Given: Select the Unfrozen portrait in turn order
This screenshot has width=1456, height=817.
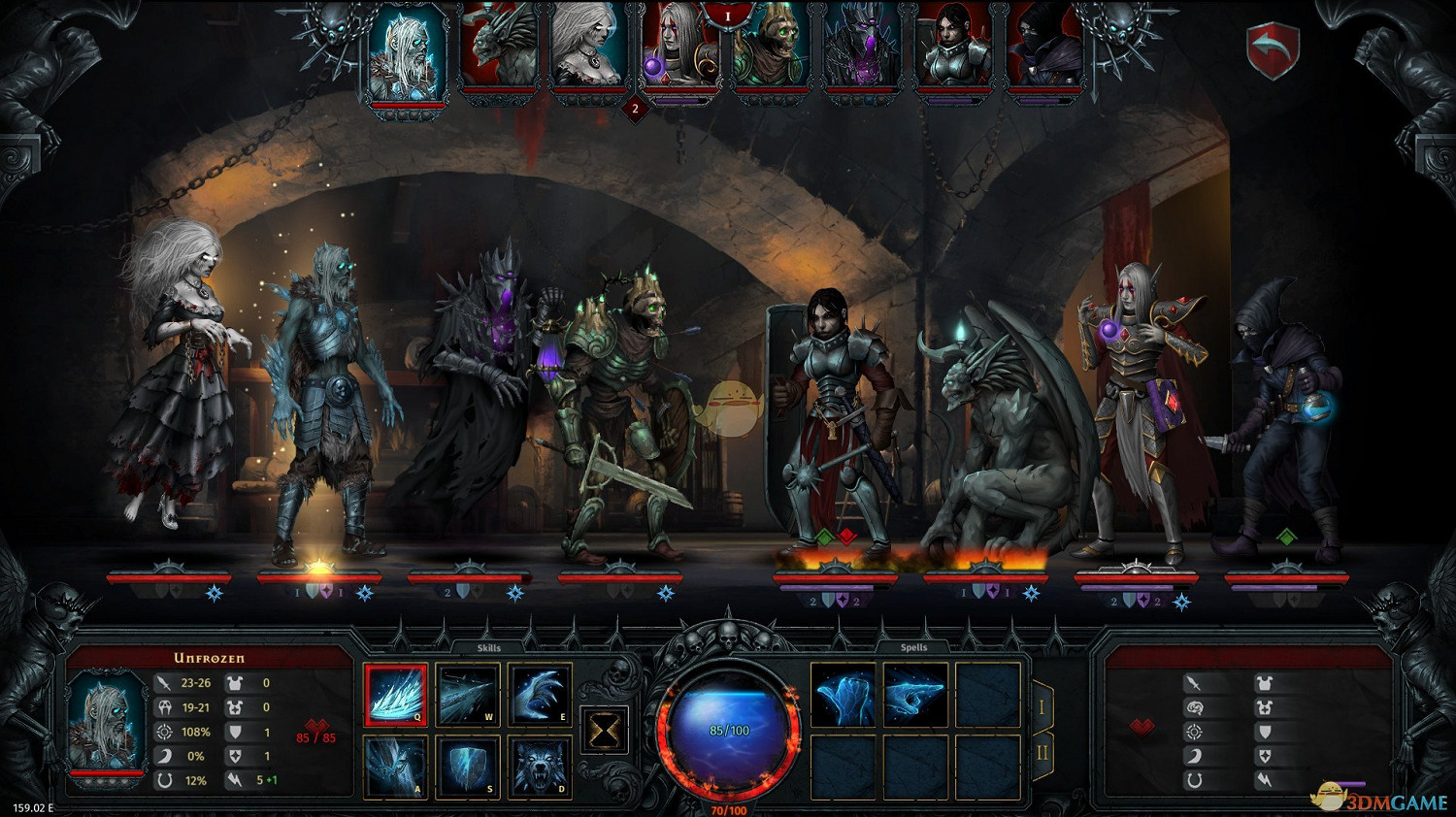Looking at the screenshot, I should [x=408, y=54].
